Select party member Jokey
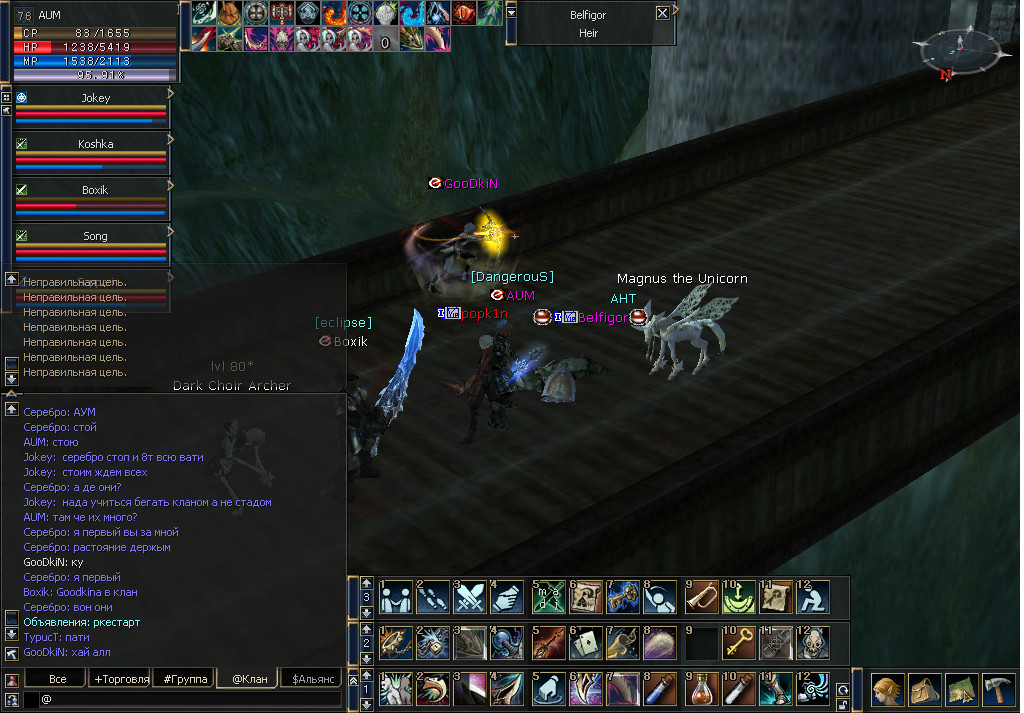Screen dimensions: 1024x713 point(96,98)
